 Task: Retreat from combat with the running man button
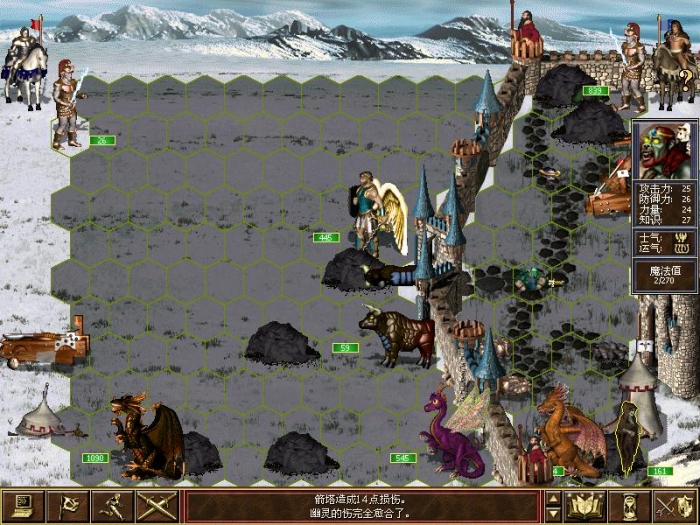pos(111,505)
